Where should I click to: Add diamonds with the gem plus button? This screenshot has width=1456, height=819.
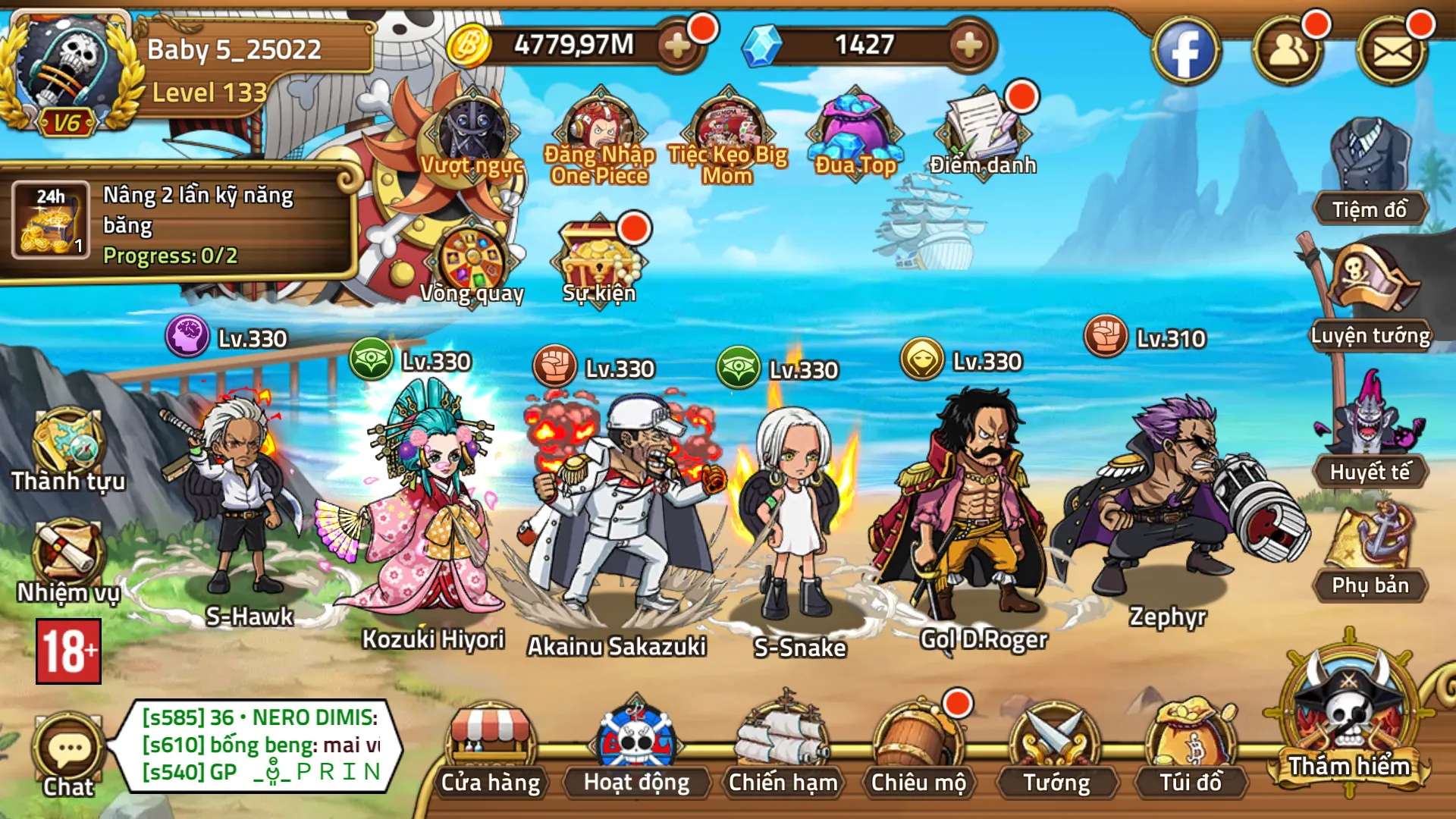968,45
